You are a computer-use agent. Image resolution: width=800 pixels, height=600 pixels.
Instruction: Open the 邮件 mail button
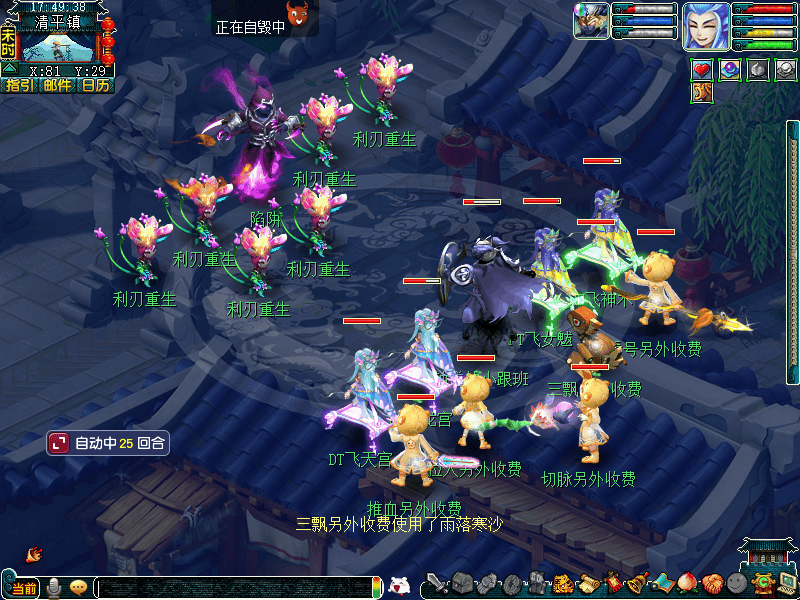[57, 86]
